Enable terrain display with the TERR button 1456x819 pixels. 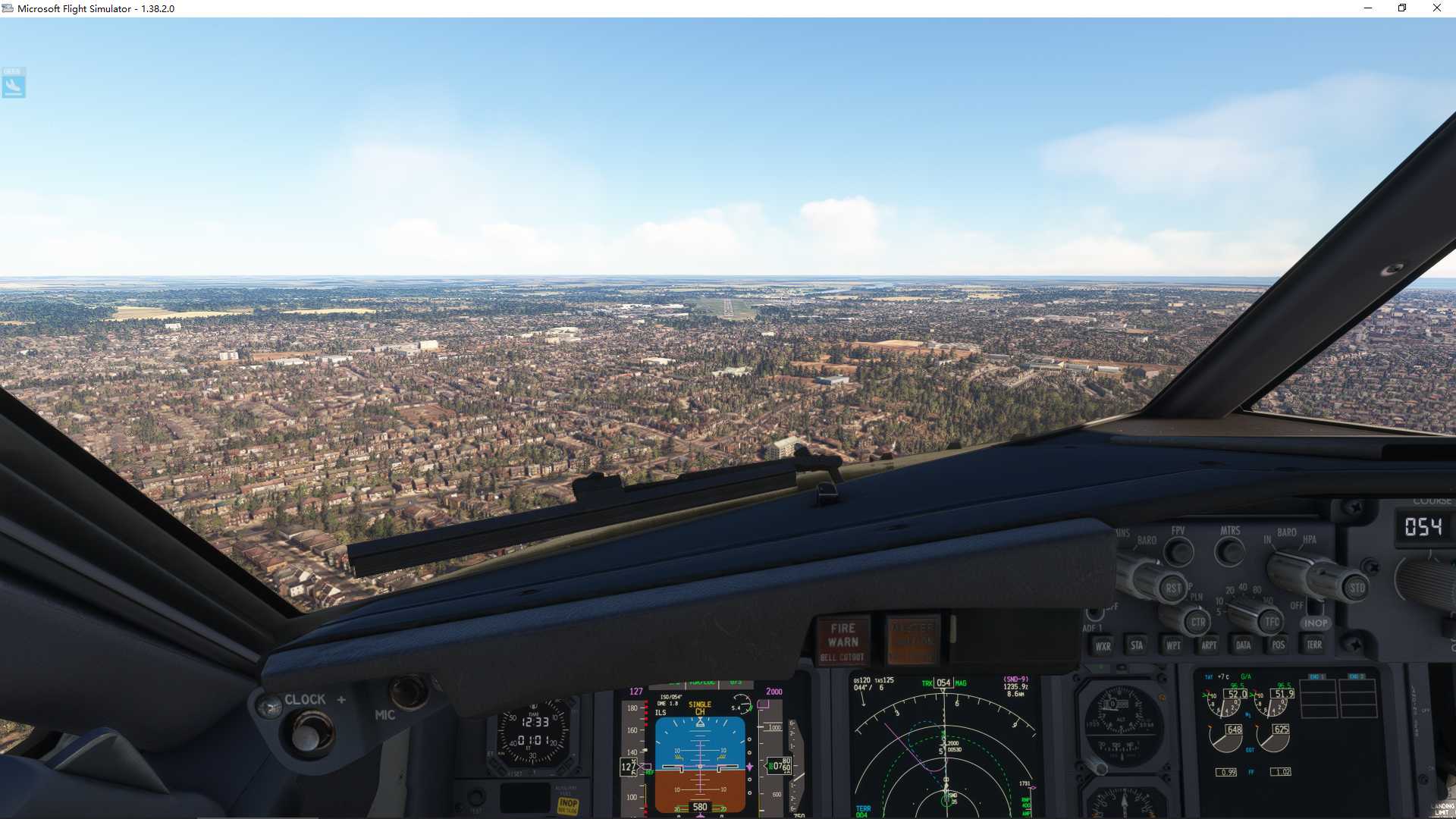1314,645
